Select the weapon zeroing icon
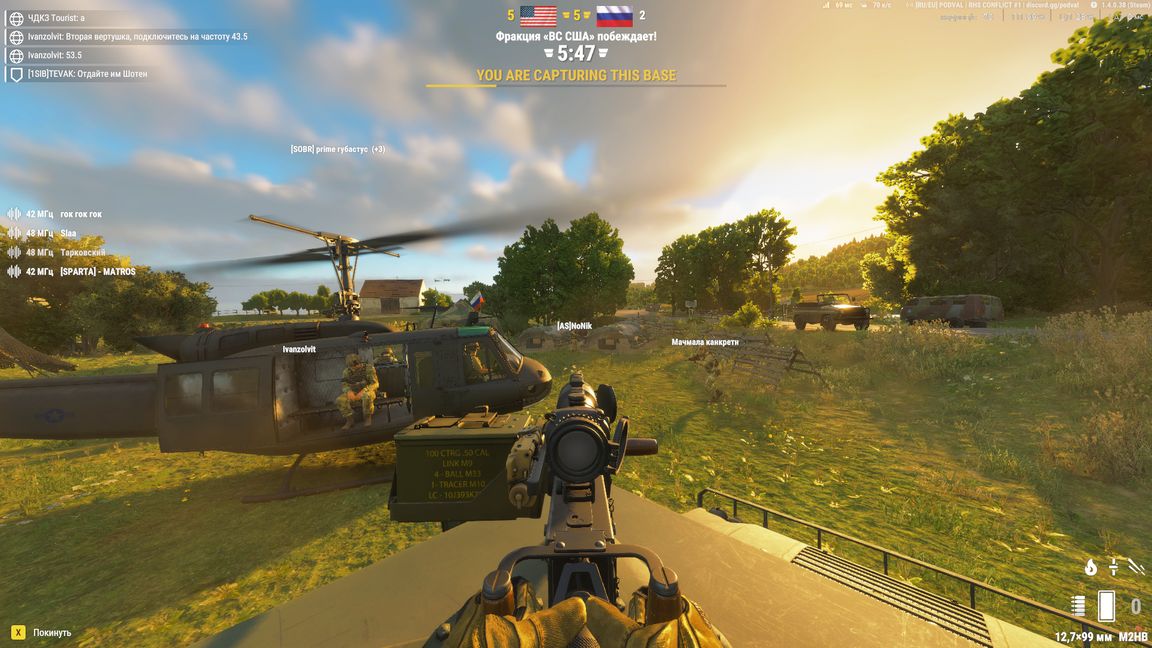The height and width of the screenshot is (648, 1152). 1113,566
